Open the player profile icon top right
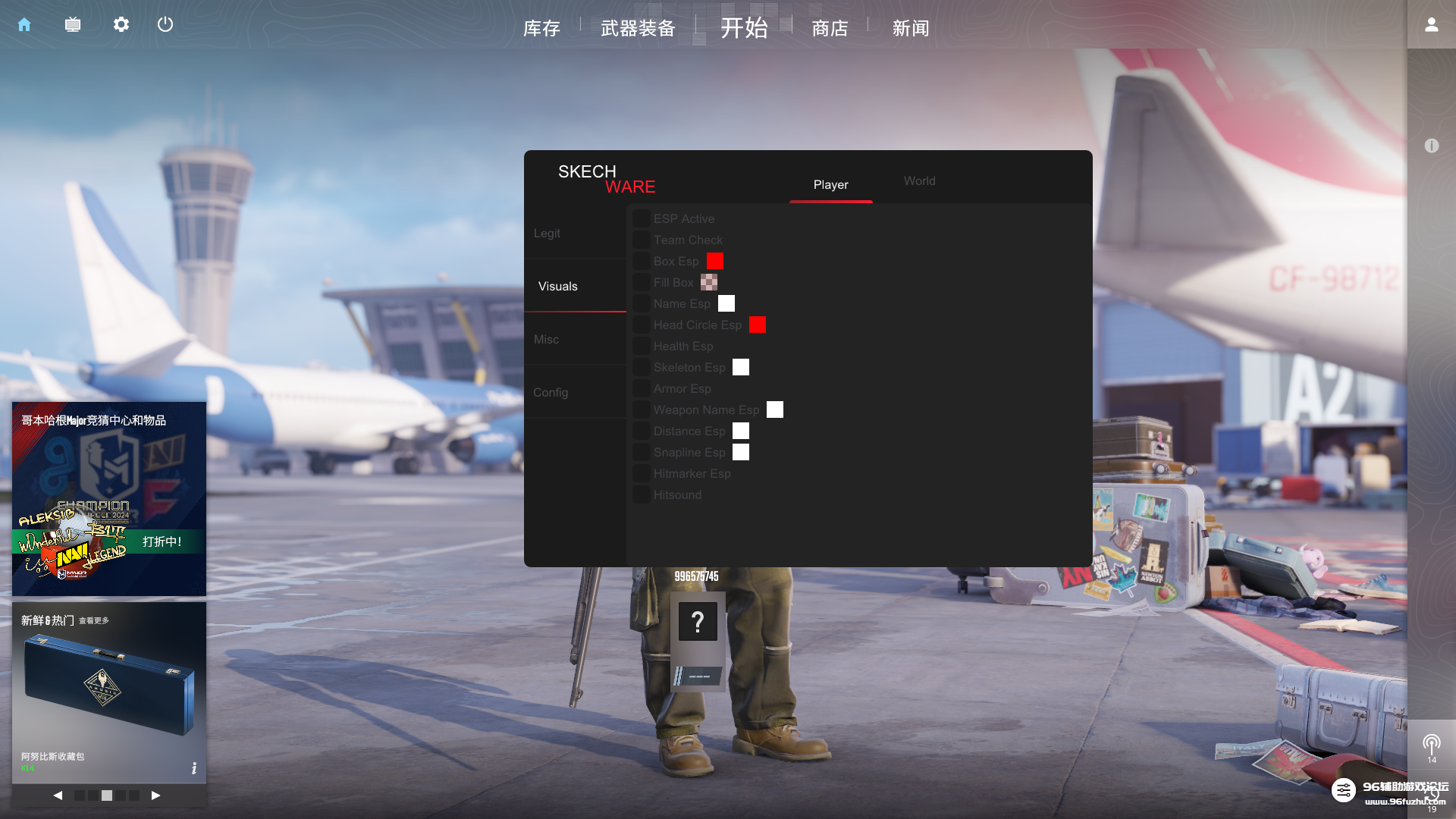This screenshot has height=819, width=1456. click(1432, 24)
